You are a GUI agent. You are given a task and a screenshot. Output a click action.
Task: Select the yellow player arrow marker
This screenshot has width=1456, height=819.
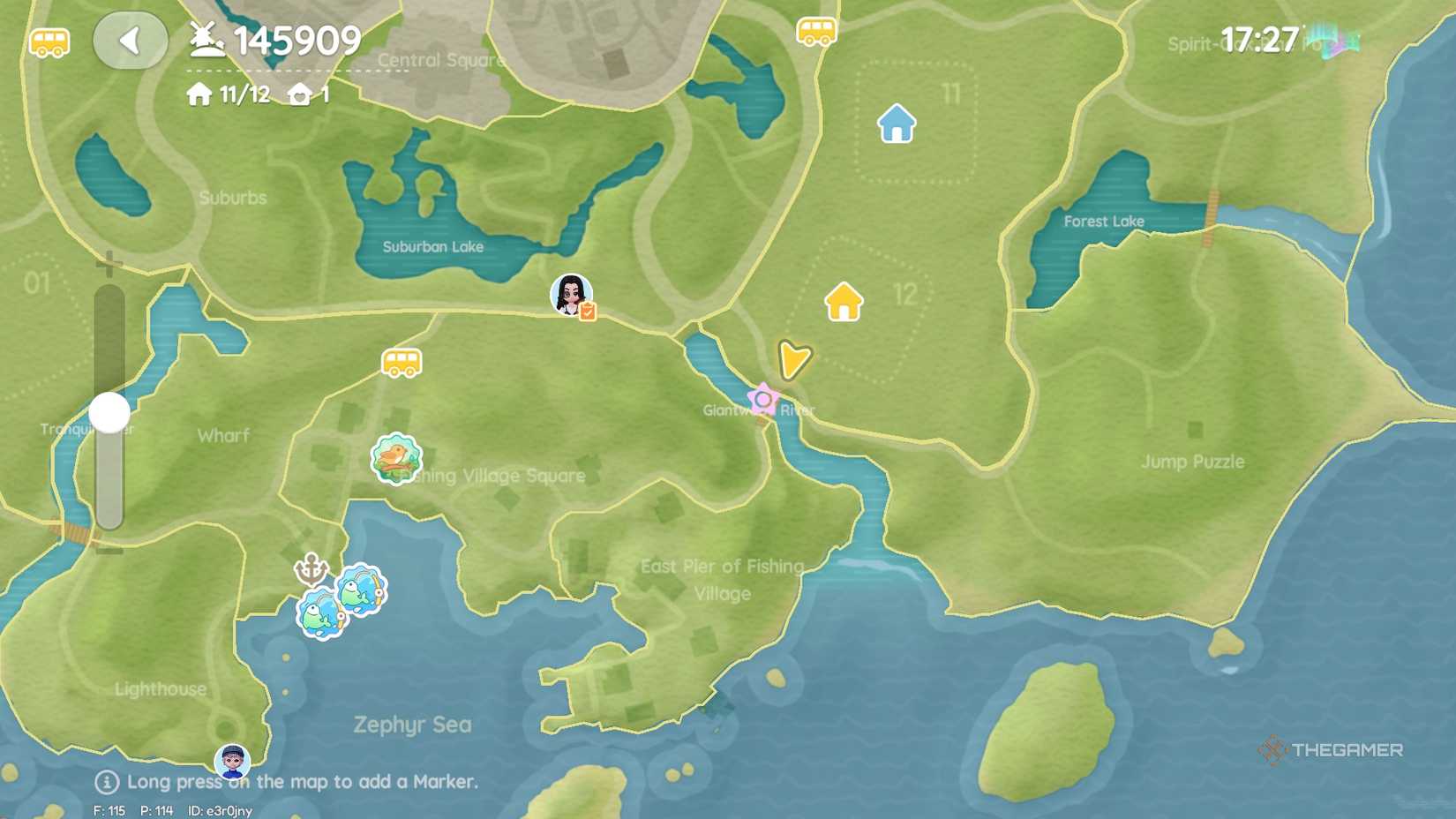pyautogui.click(x=793, y=359)
